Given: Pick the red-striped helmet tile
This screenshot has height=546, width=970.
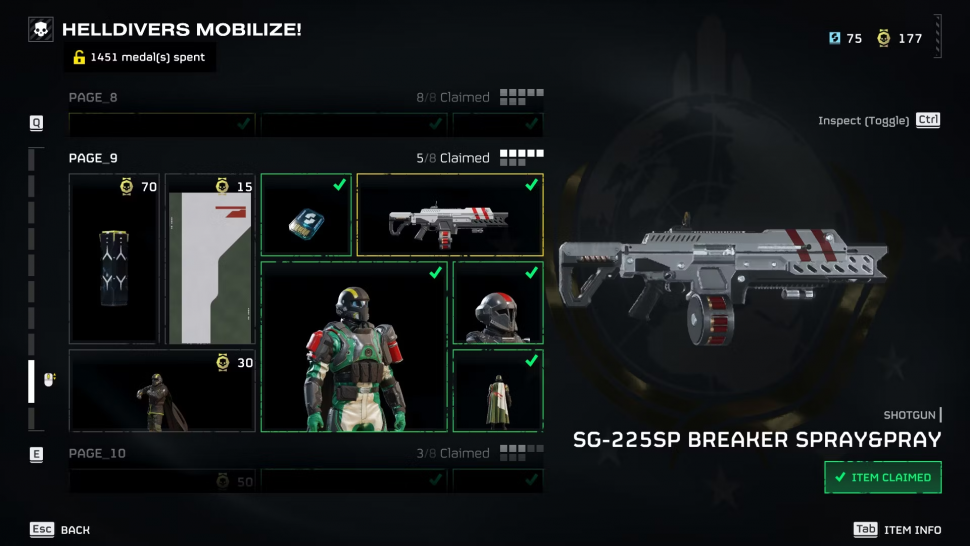Looking at the screenshot, I should 498,302.
